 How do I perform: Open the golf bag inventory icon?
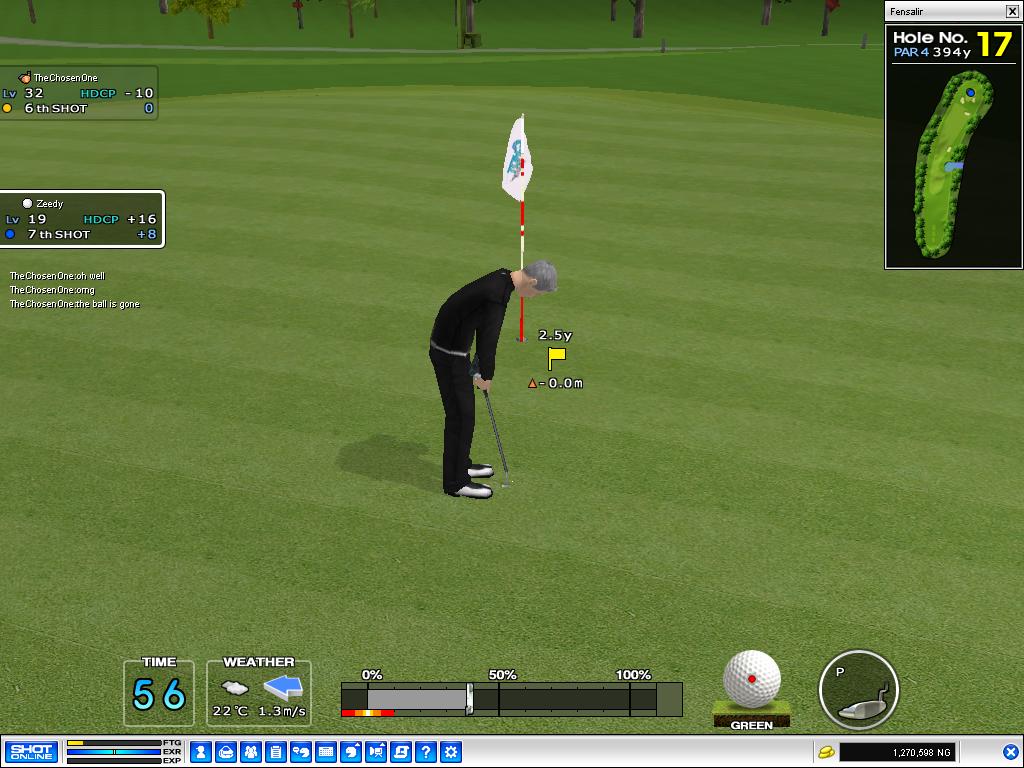[226, 751]
